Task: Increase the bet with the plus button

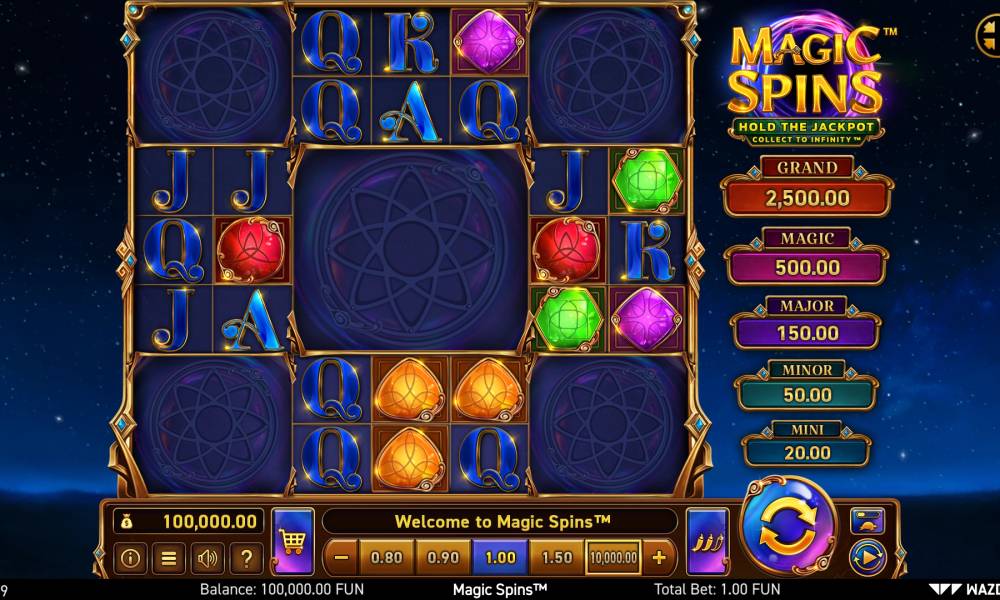Action: click(x=659, y=557)
